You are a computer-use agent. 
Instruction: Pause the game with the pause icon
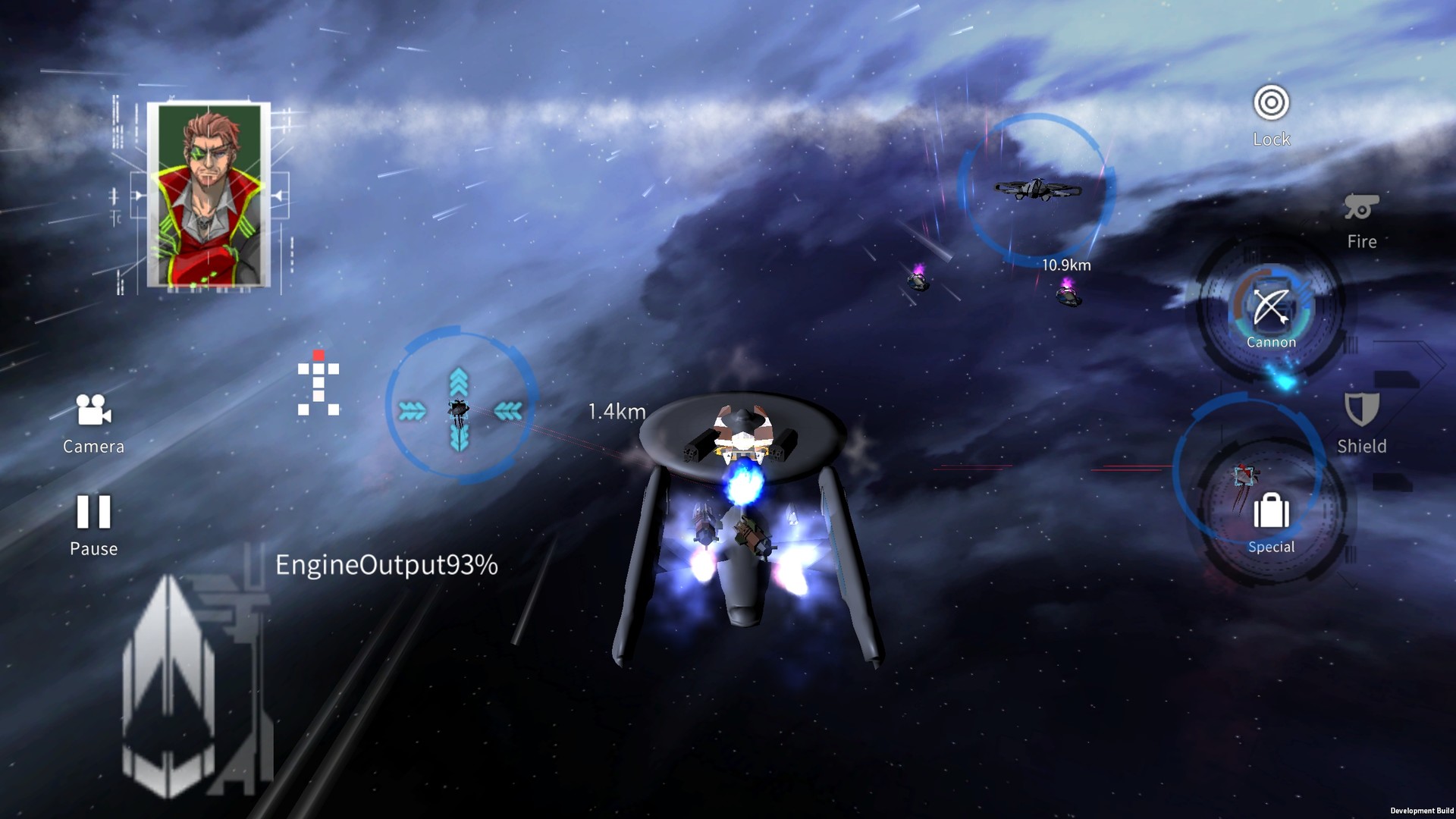(93, 514)
